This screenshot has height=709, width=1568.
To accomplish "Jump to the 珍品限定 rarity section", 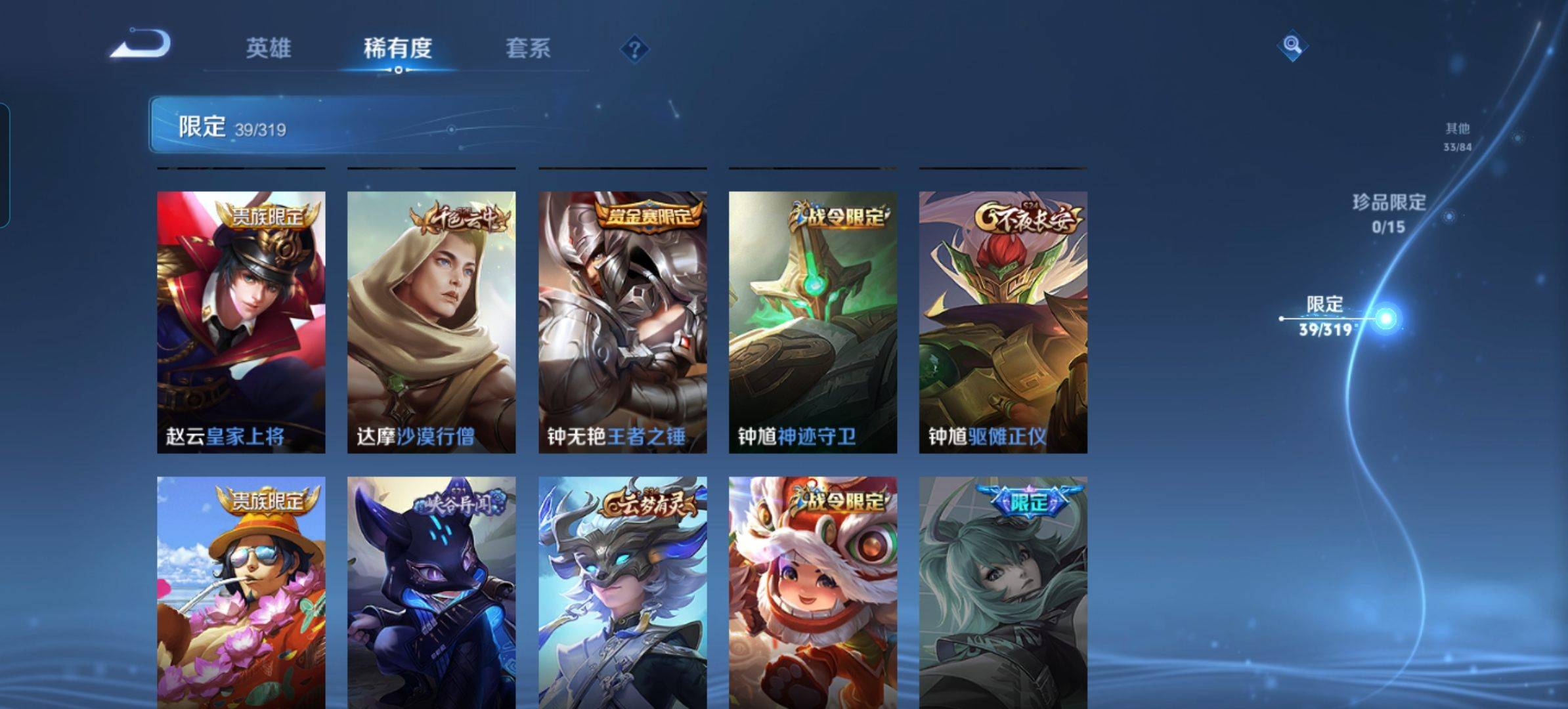I will pyautogui.click(x=1388, y=213).
